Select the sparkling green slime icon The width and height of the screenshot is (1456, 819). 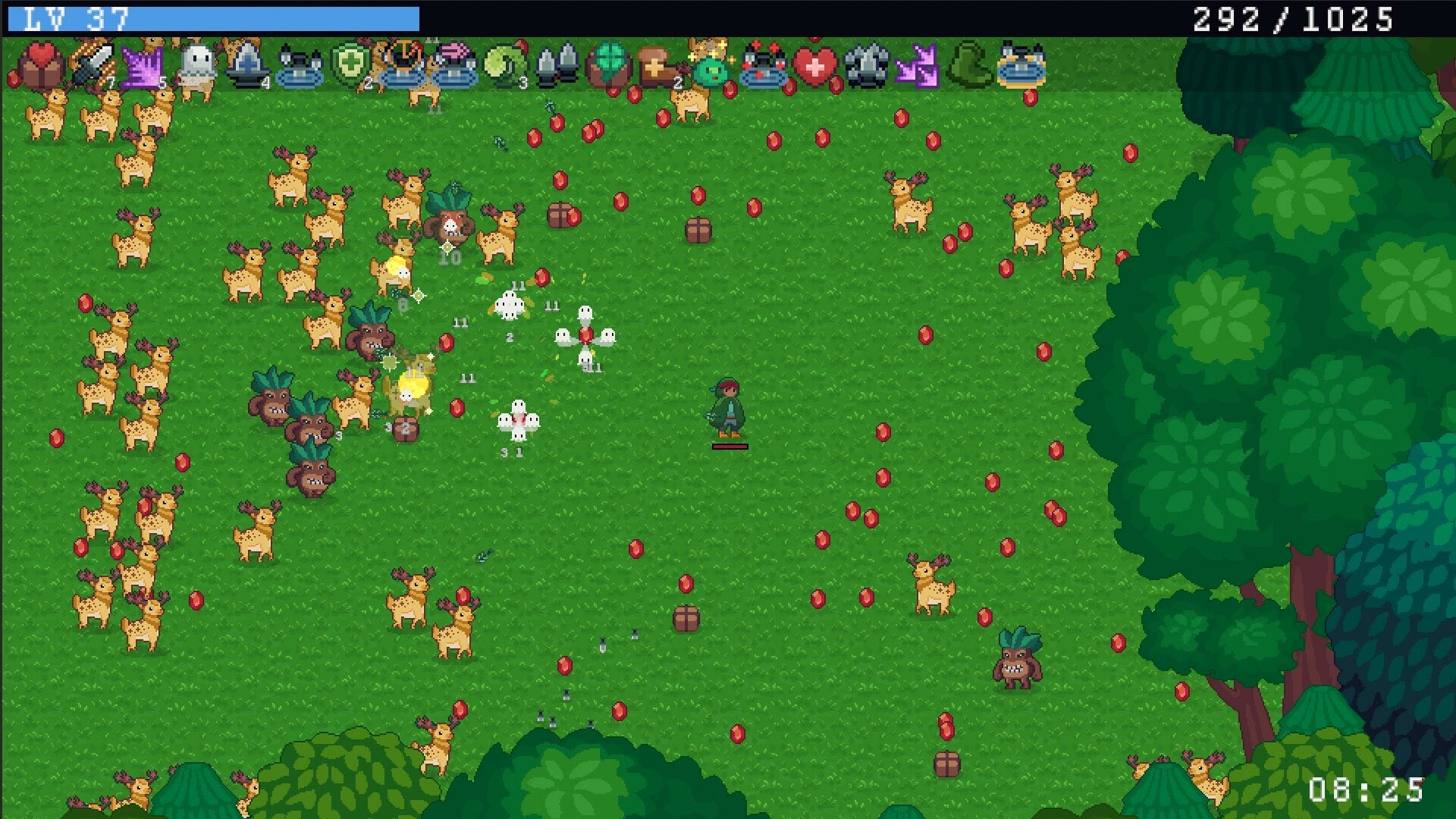tap(709, 68)
